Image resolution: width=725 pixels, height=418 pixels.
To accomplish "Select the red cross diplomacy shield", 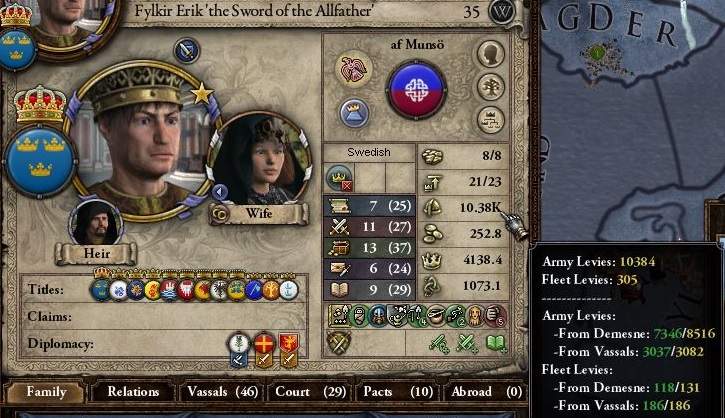I will tap(263, 345).
